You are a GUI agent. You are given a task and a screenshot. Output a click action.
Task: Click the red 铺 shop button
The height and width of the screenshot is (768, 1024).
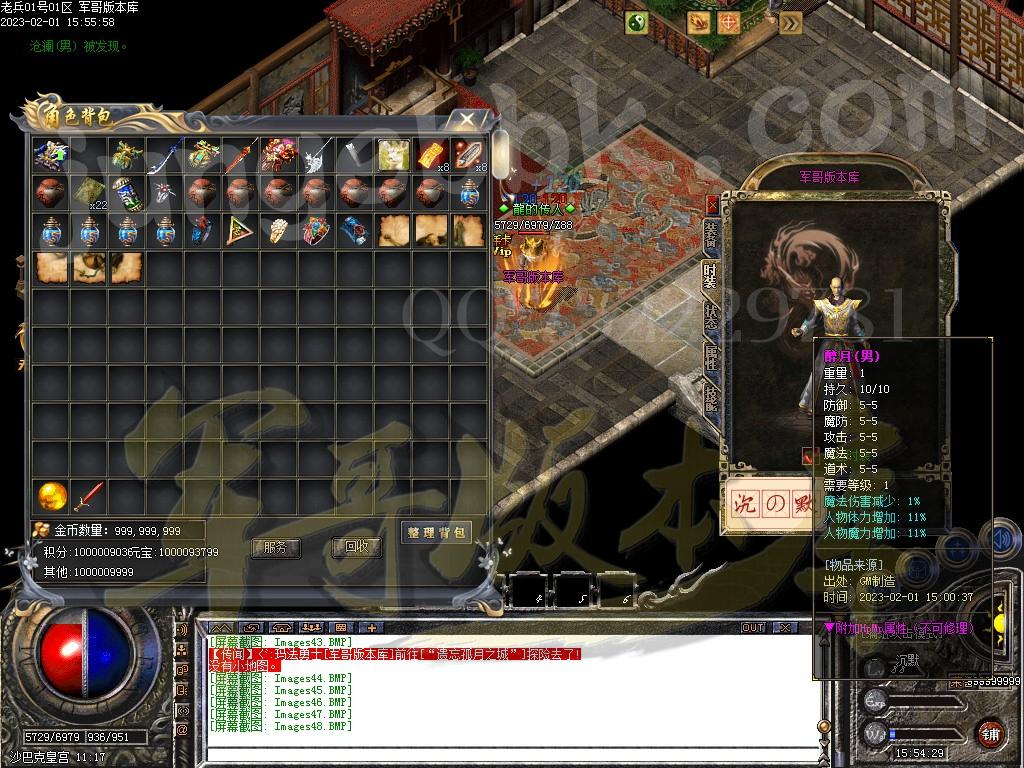[x=990, y=732]
